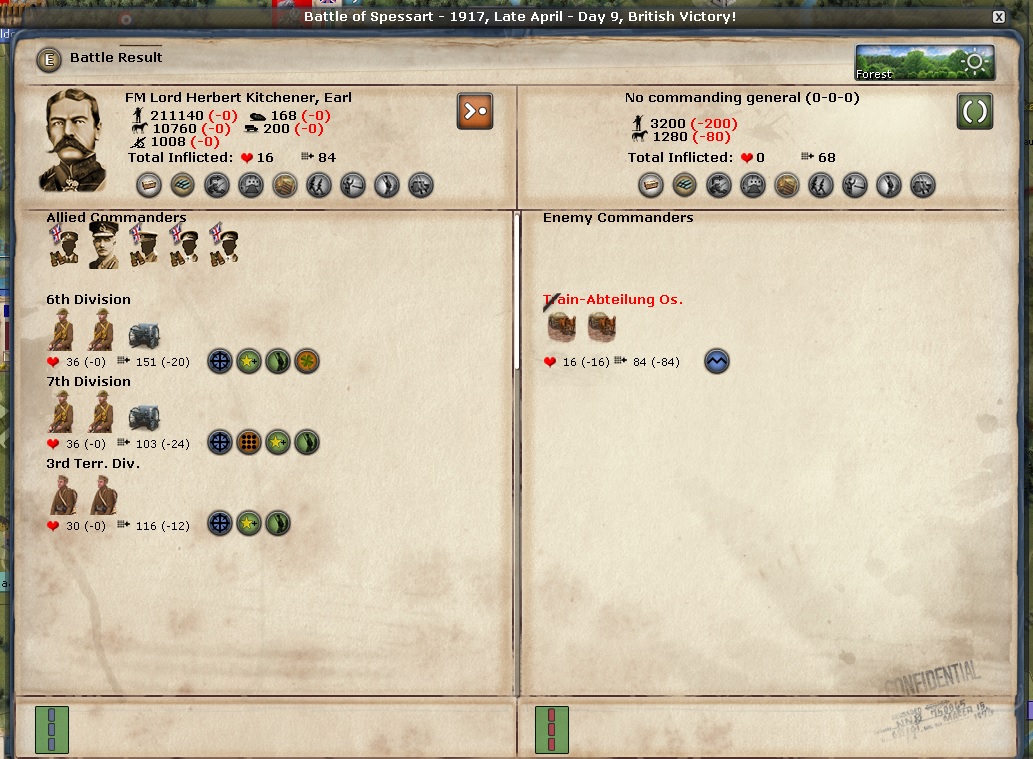Click the enemy side's treasure chest icon
The height and width of the screenshot is (759, 1033).
point(787,185)
